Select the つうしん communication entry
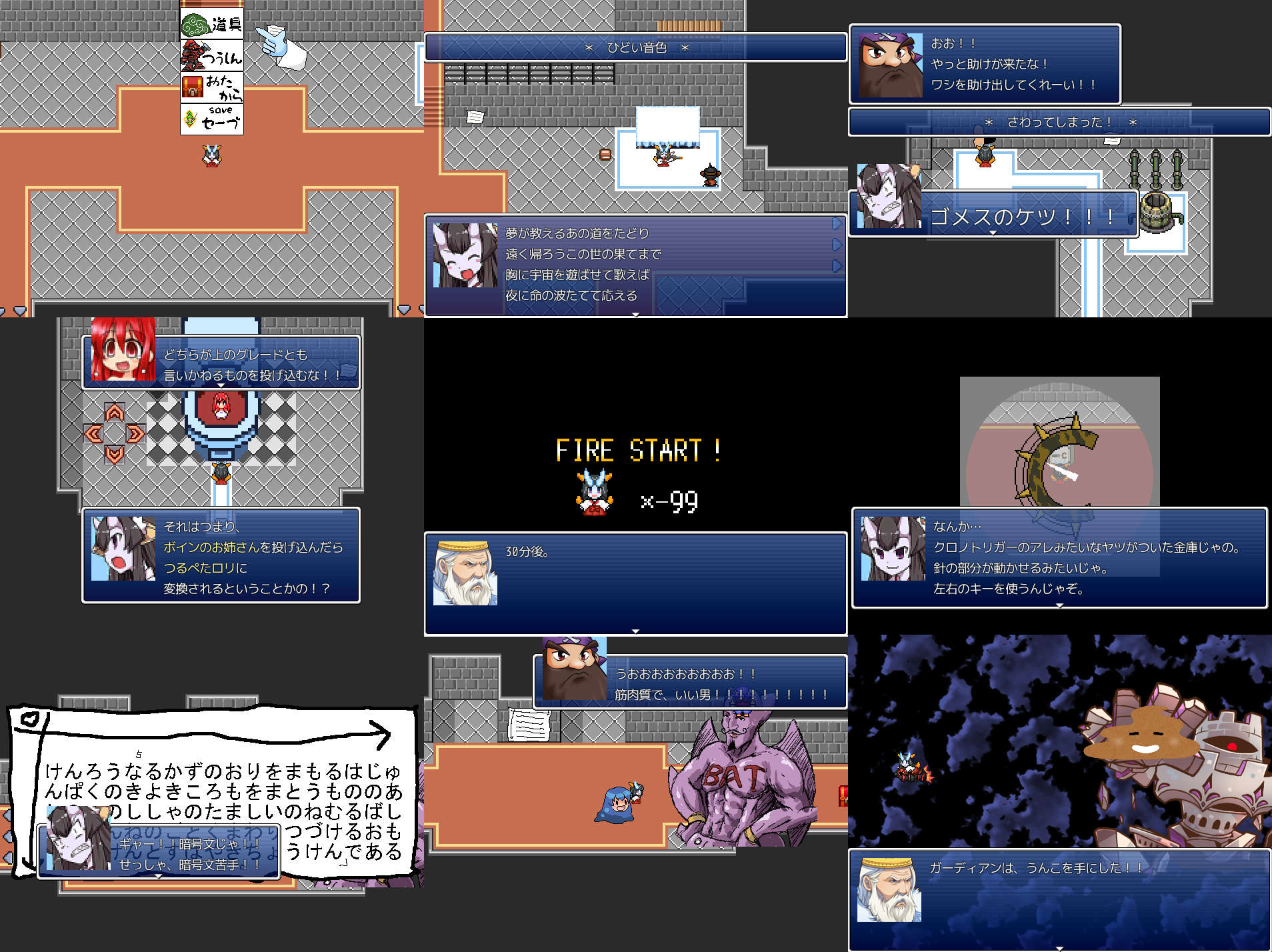The image size is (1272, 952). click(211, 56)
